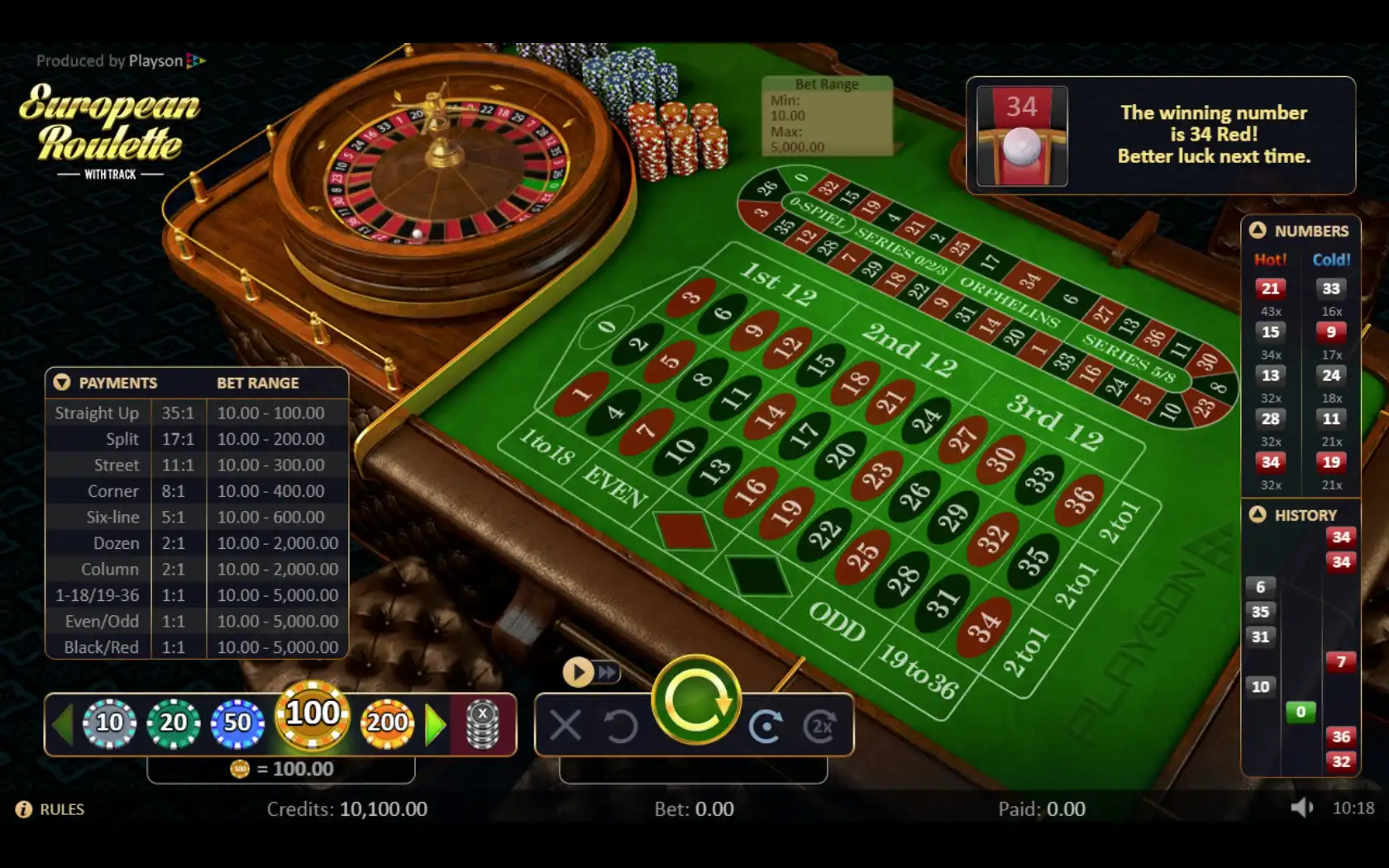
Task: Activate the chip remover tool
Action: coord(483,725)
